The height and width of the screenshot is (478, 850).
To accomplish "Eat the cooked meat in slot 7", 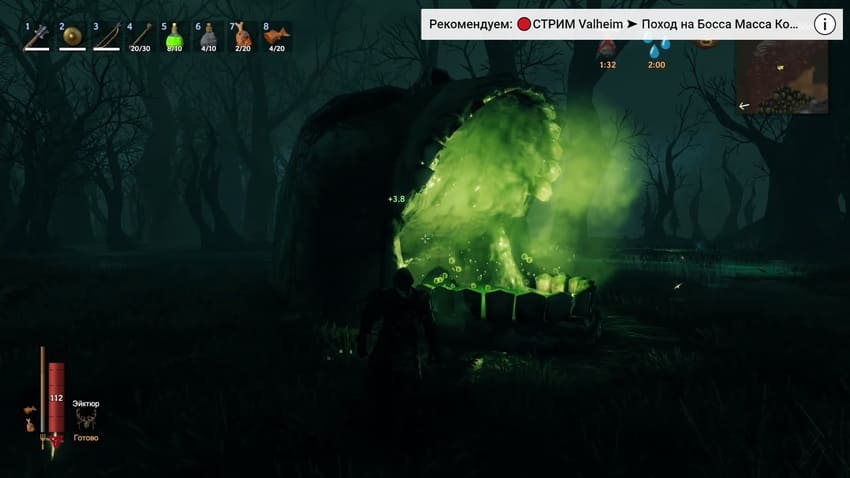I will click(x=242, y=37).
